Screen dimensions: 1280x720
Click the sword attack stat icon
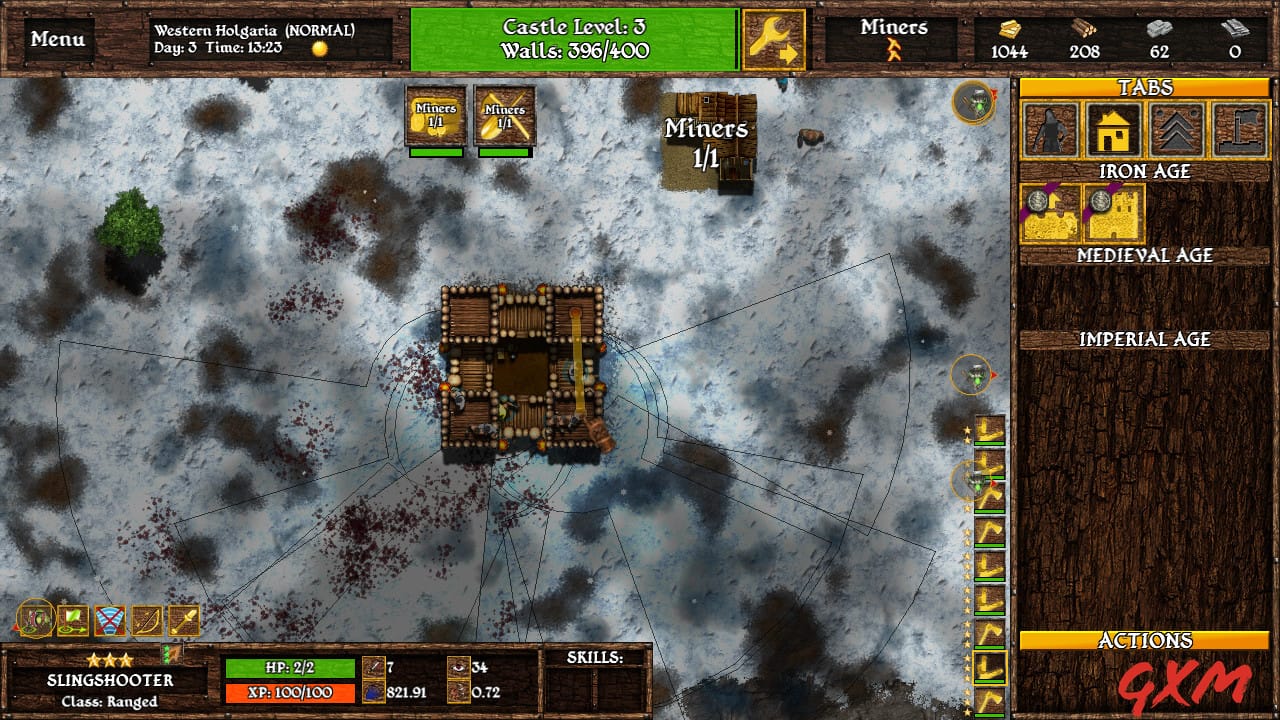[x=372, y=666]
